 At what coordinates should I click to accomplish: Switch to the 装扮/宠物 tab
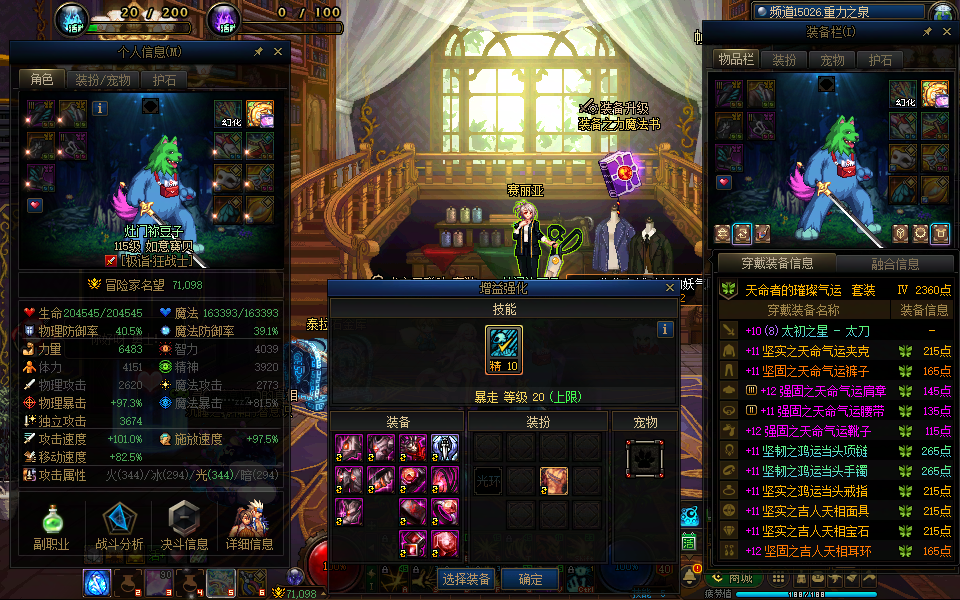click(x=101, y=79)
